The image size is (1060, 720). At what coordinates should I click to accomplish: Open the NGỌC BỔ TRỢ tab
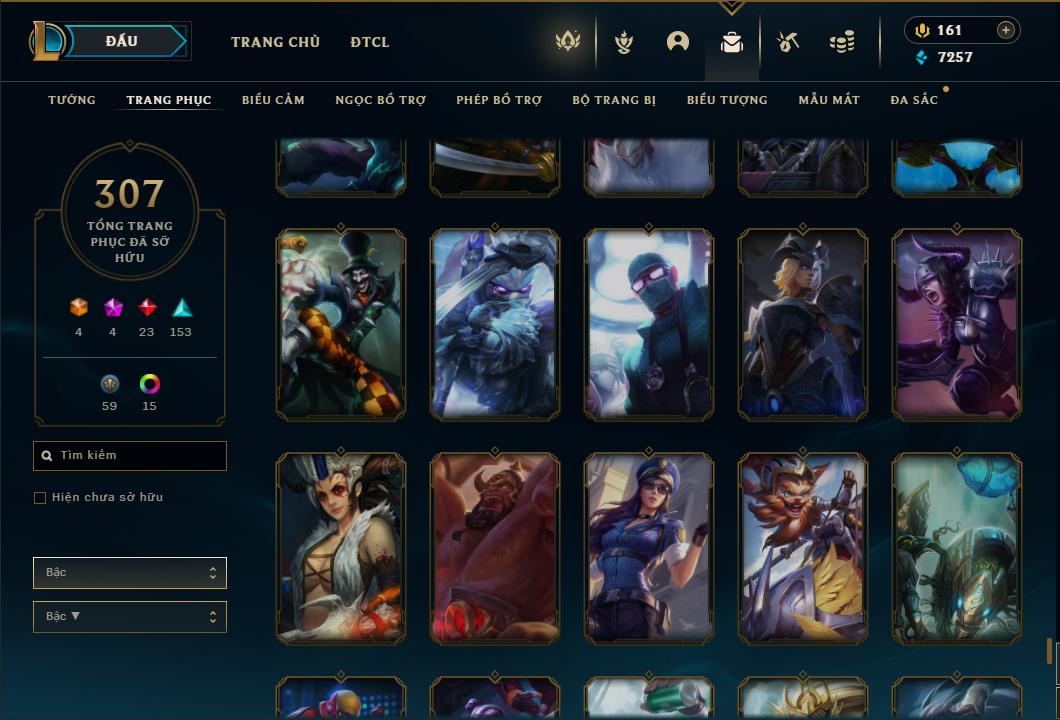380,100
